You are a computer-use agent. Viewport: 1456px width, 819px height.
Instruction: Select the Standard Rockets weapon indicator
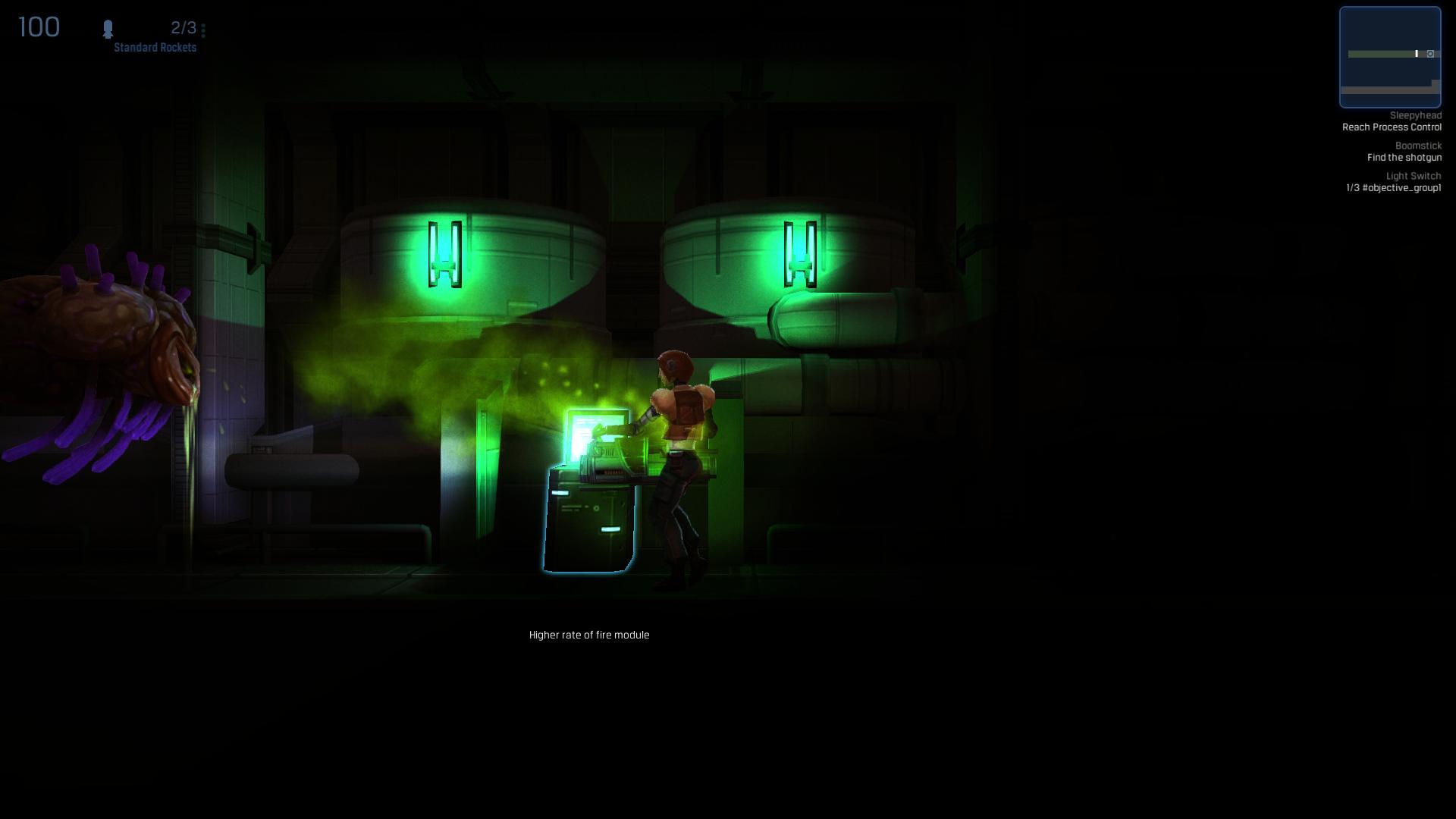click(154, 47)
